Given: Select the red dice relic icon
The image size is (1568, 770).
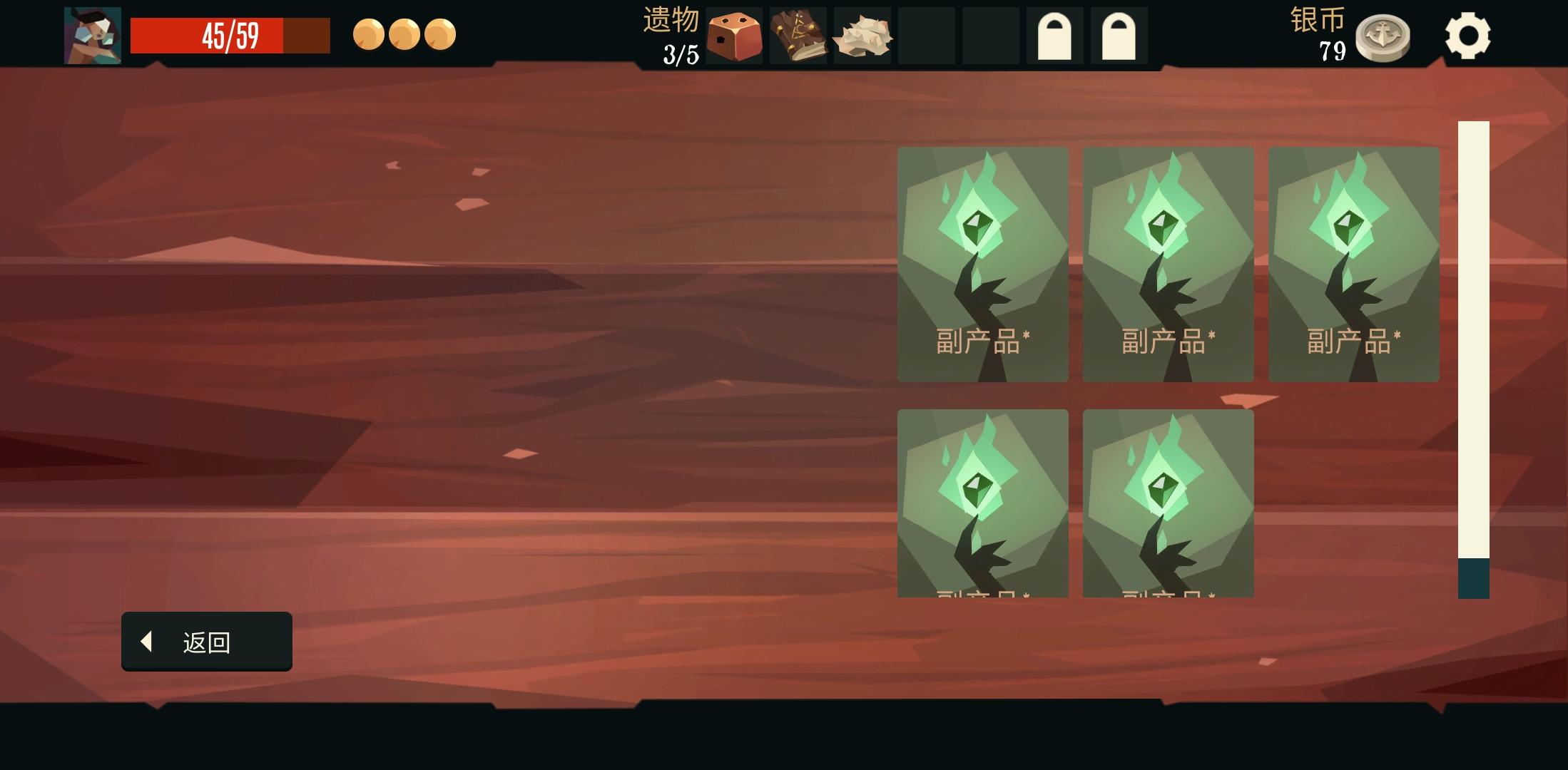Looking at the screenshot, I should pos(734,36).
